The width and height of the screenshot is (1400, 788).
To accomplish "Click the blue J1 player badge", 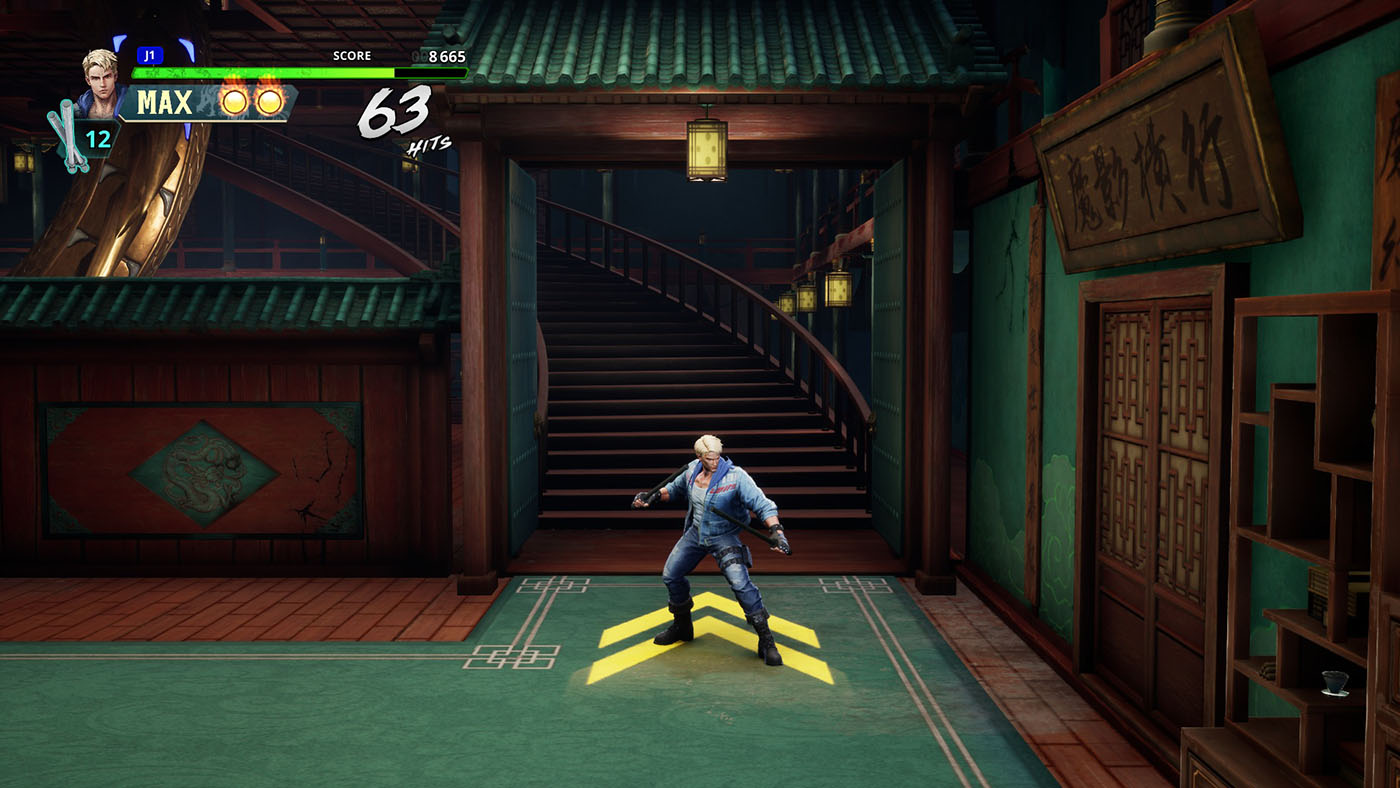I will [x=149, y=56].
